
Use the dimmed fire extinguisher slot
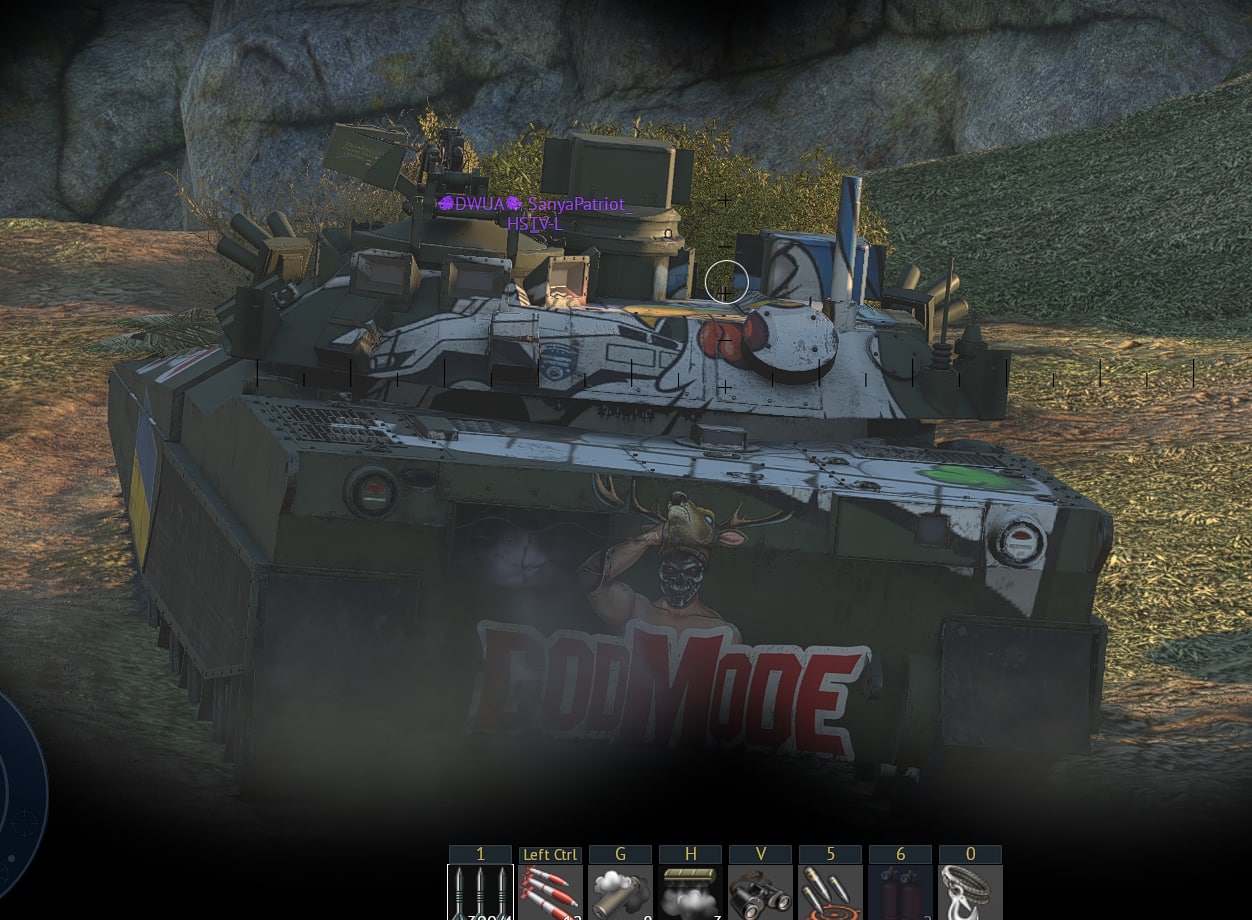(900, 892)
